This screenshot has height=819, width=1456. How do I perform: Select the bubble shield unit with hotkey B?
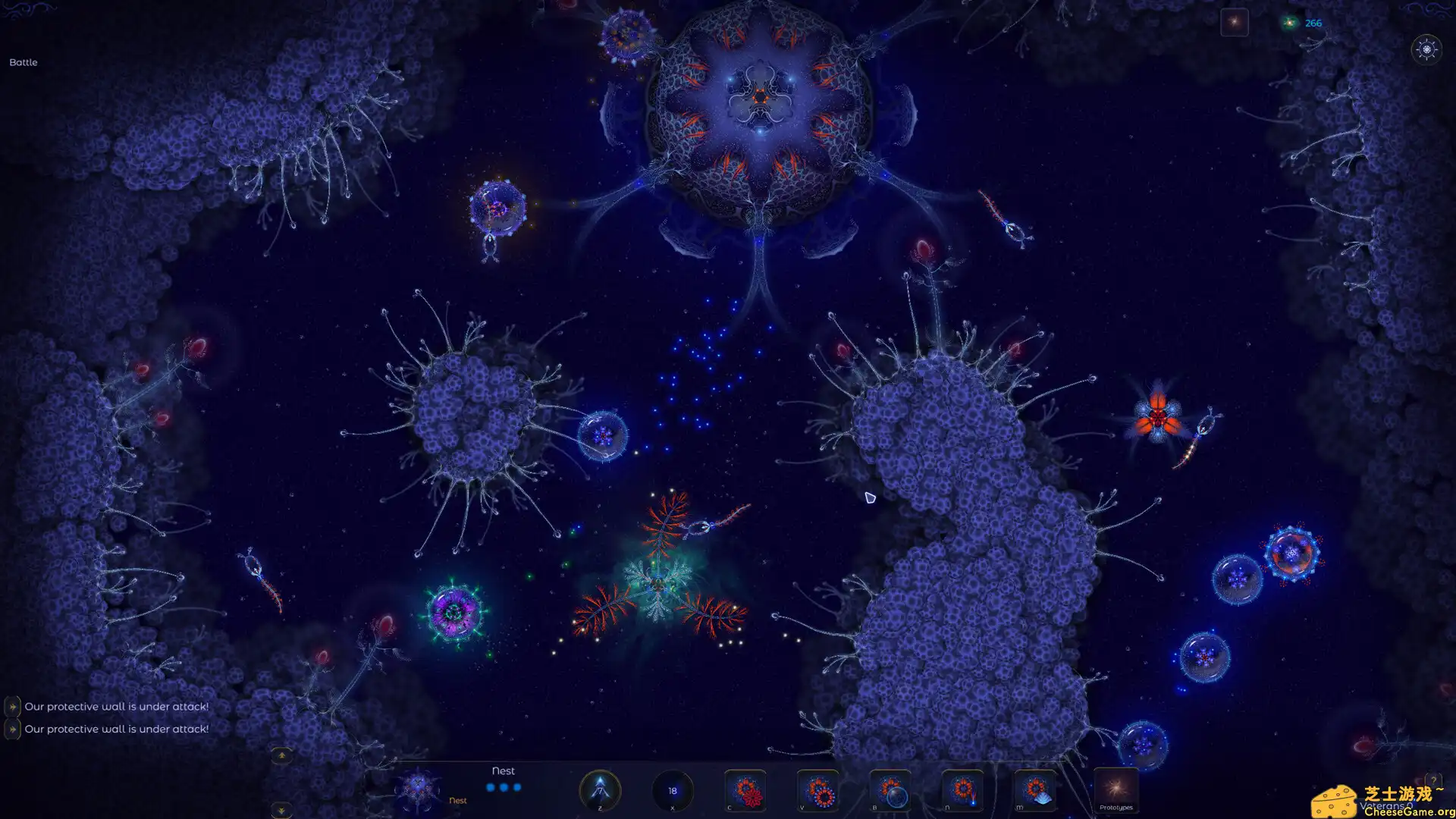(x=890, y=791)
